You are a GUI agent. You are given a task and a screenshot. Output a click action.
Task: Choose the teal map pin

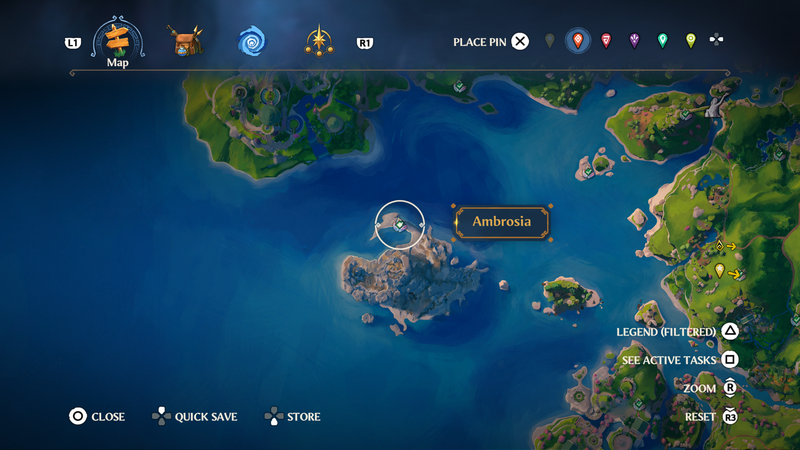click(662, 41)
